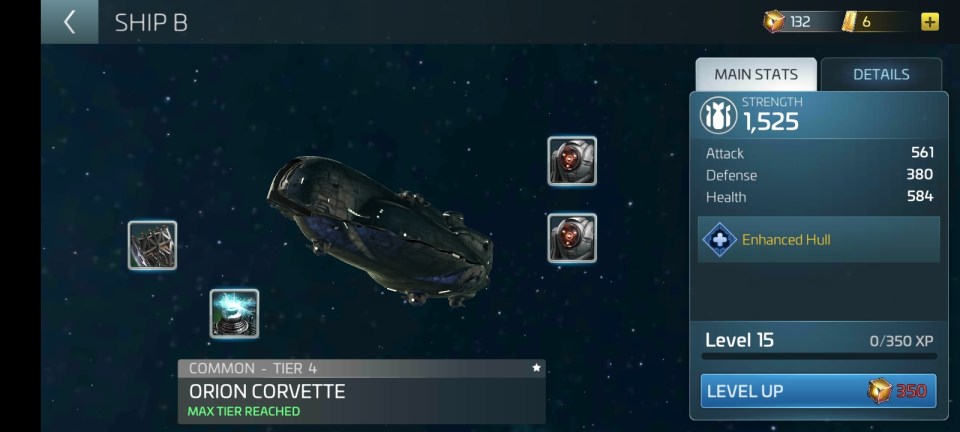Go back using the arrow button
The image size is (960, 432).
pyautogui.click(x=69, y=22)
